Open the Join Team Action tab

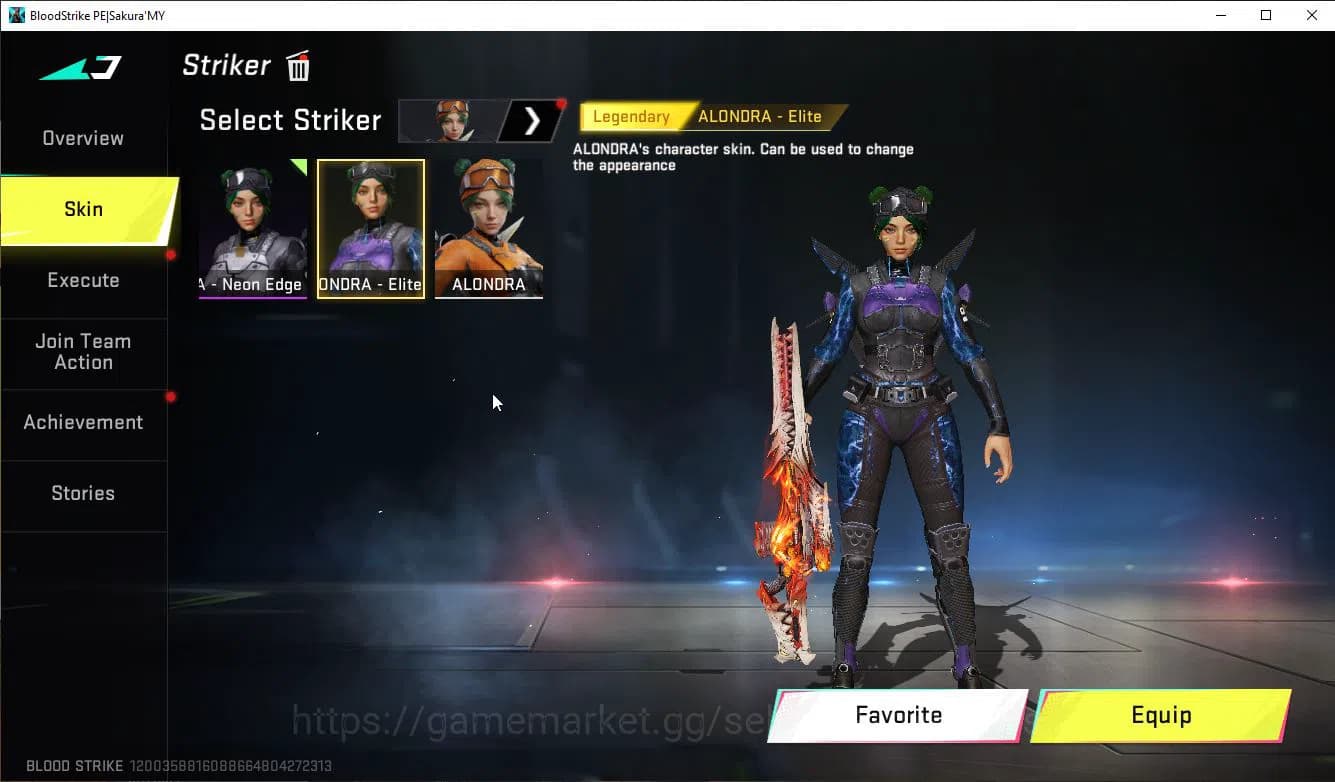coord(83,351)
